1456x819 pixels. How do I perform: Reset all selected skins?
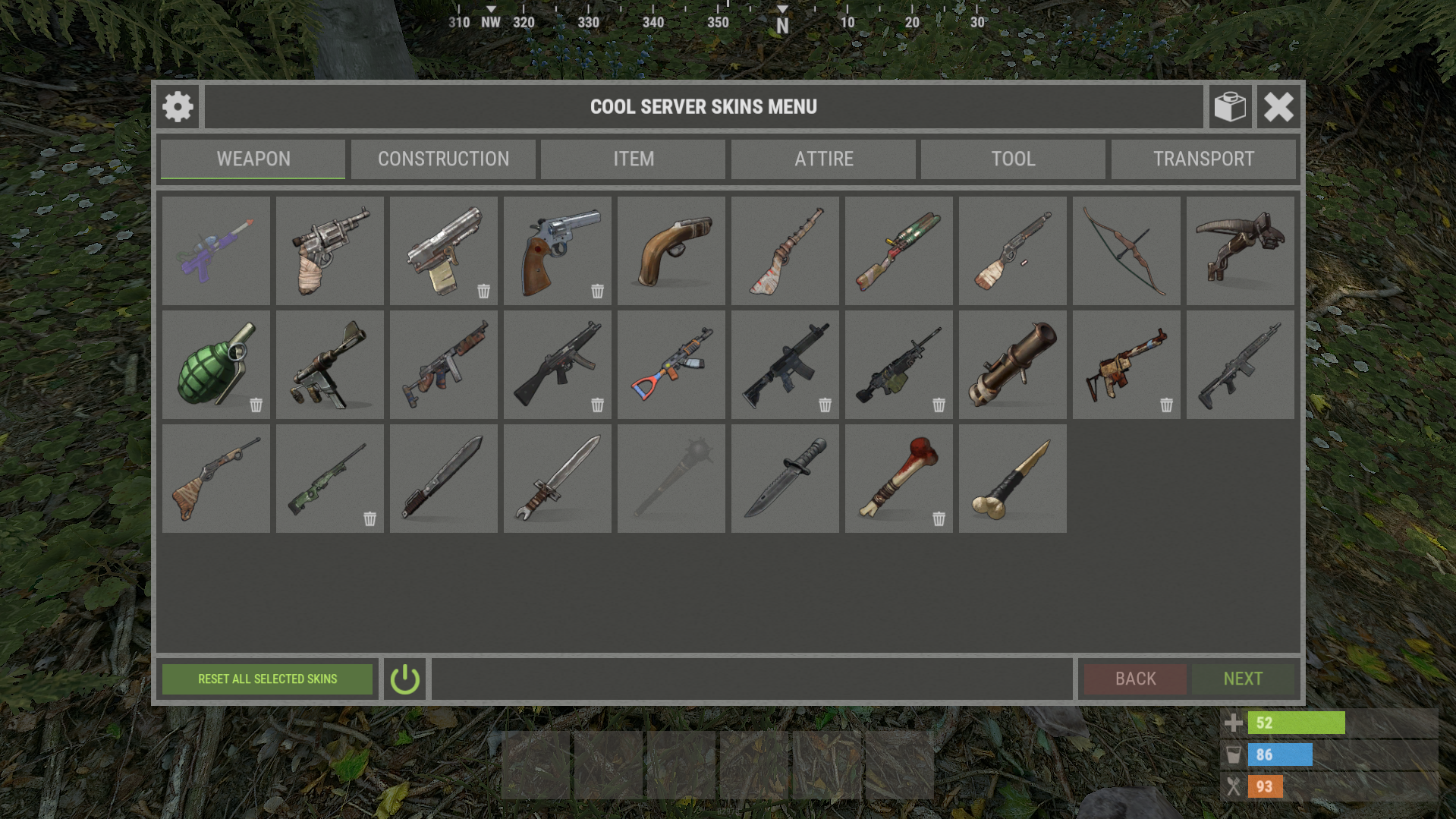tap(267, 679)
